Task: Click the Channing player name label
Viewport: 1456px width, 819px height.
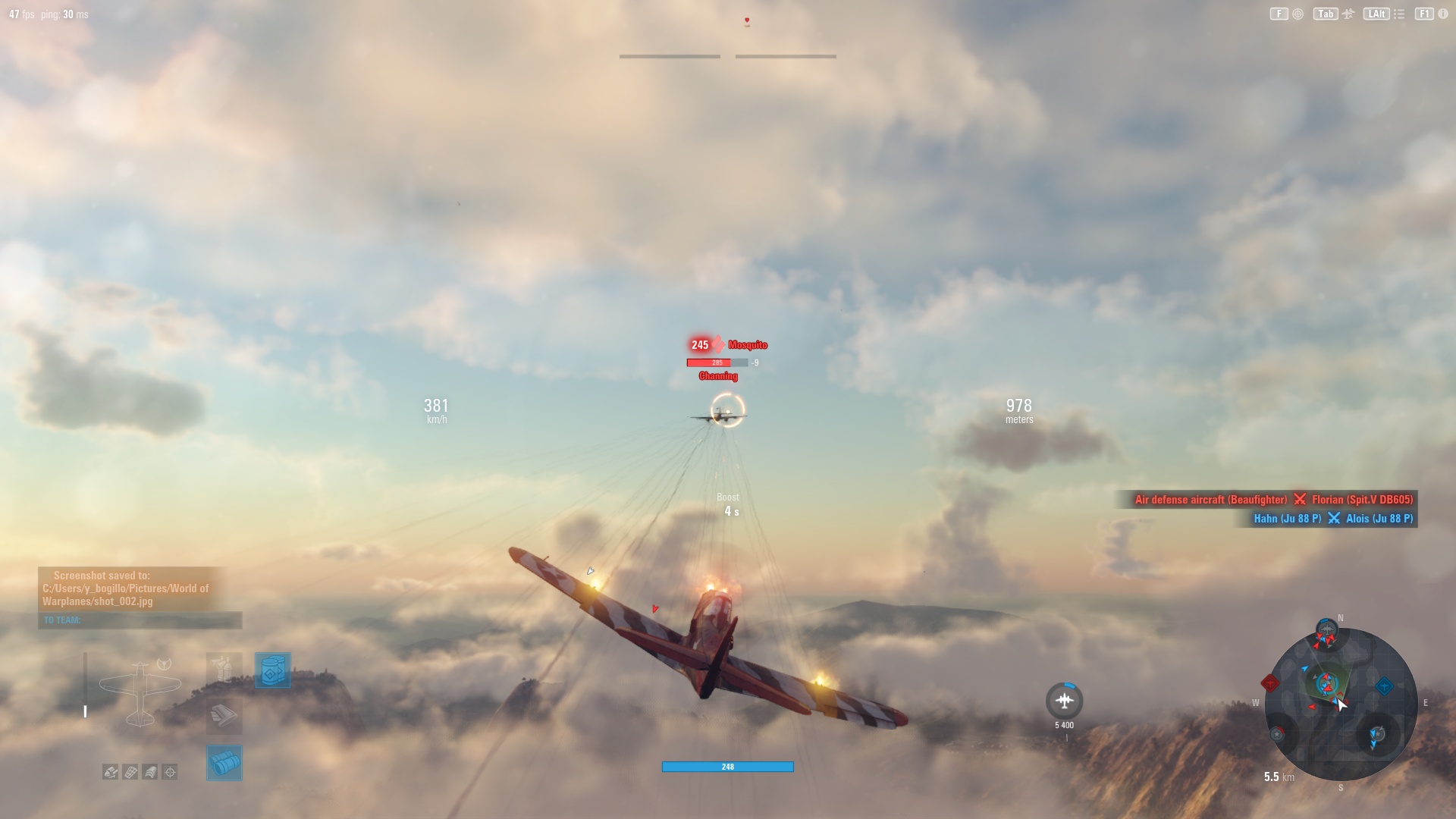Action: (719, 375)
